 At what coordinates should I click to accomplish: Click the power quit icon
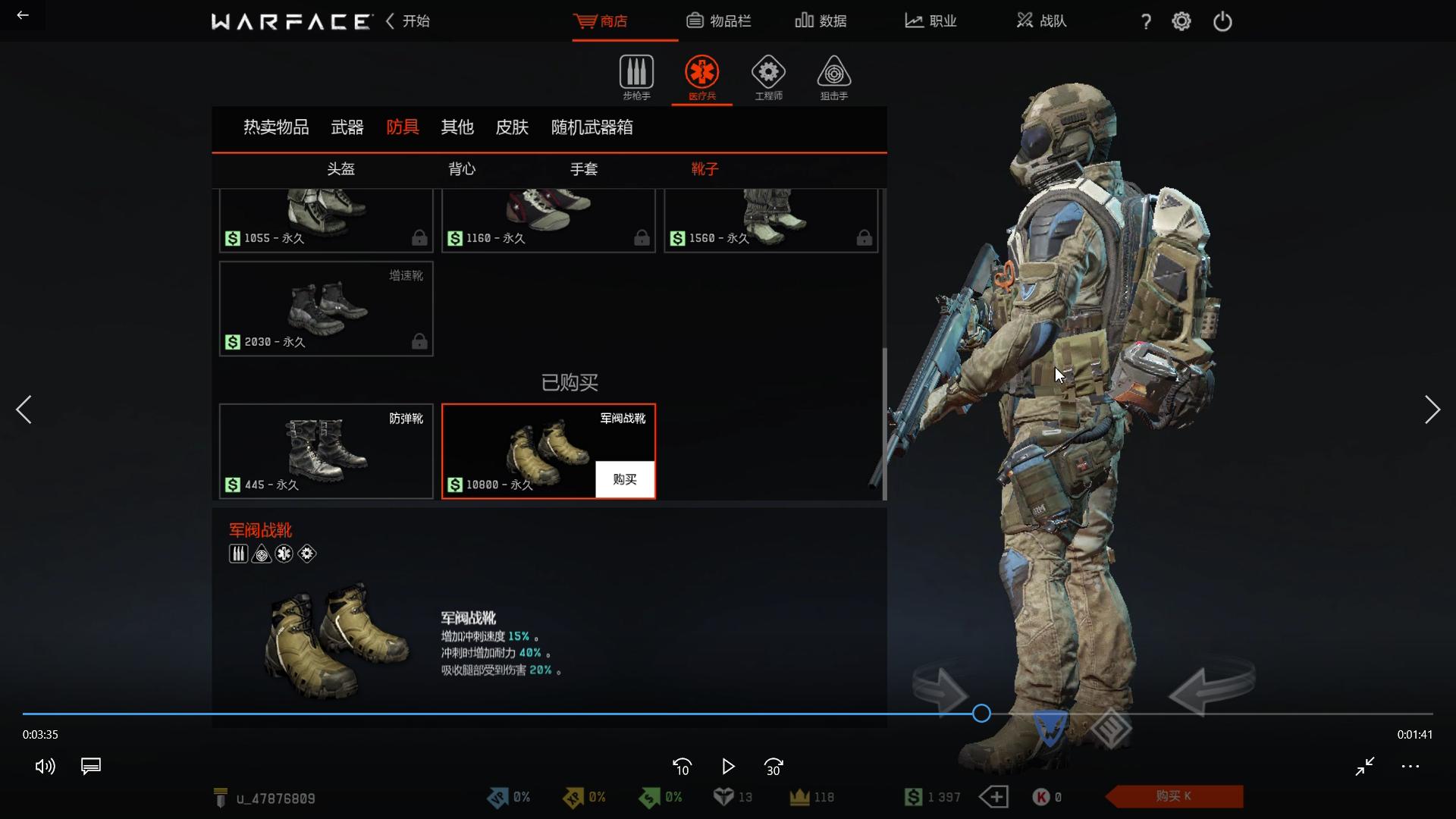1222,21
